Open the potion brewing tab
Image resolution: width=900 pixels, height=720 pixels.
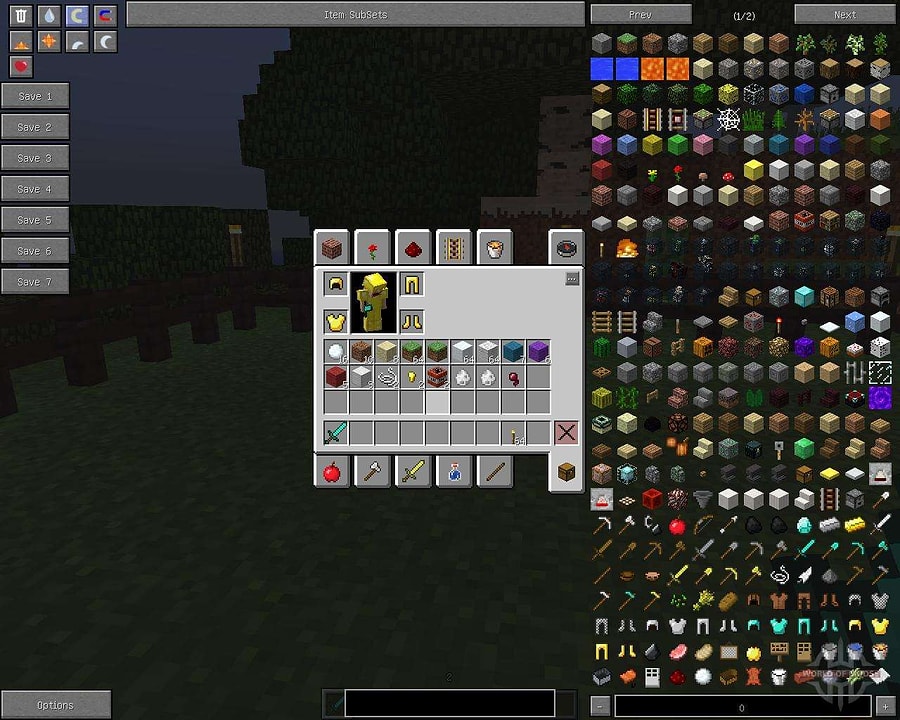pyautogui.click(x=454, y=472)
